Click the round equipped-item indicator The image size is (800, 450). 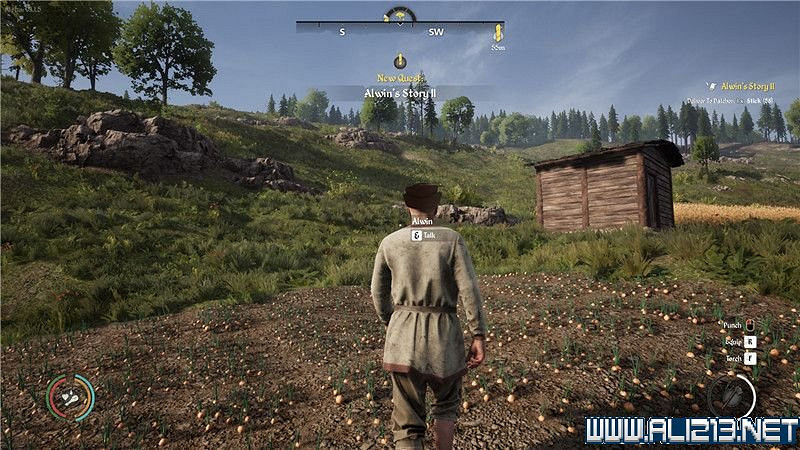(731, 396)
